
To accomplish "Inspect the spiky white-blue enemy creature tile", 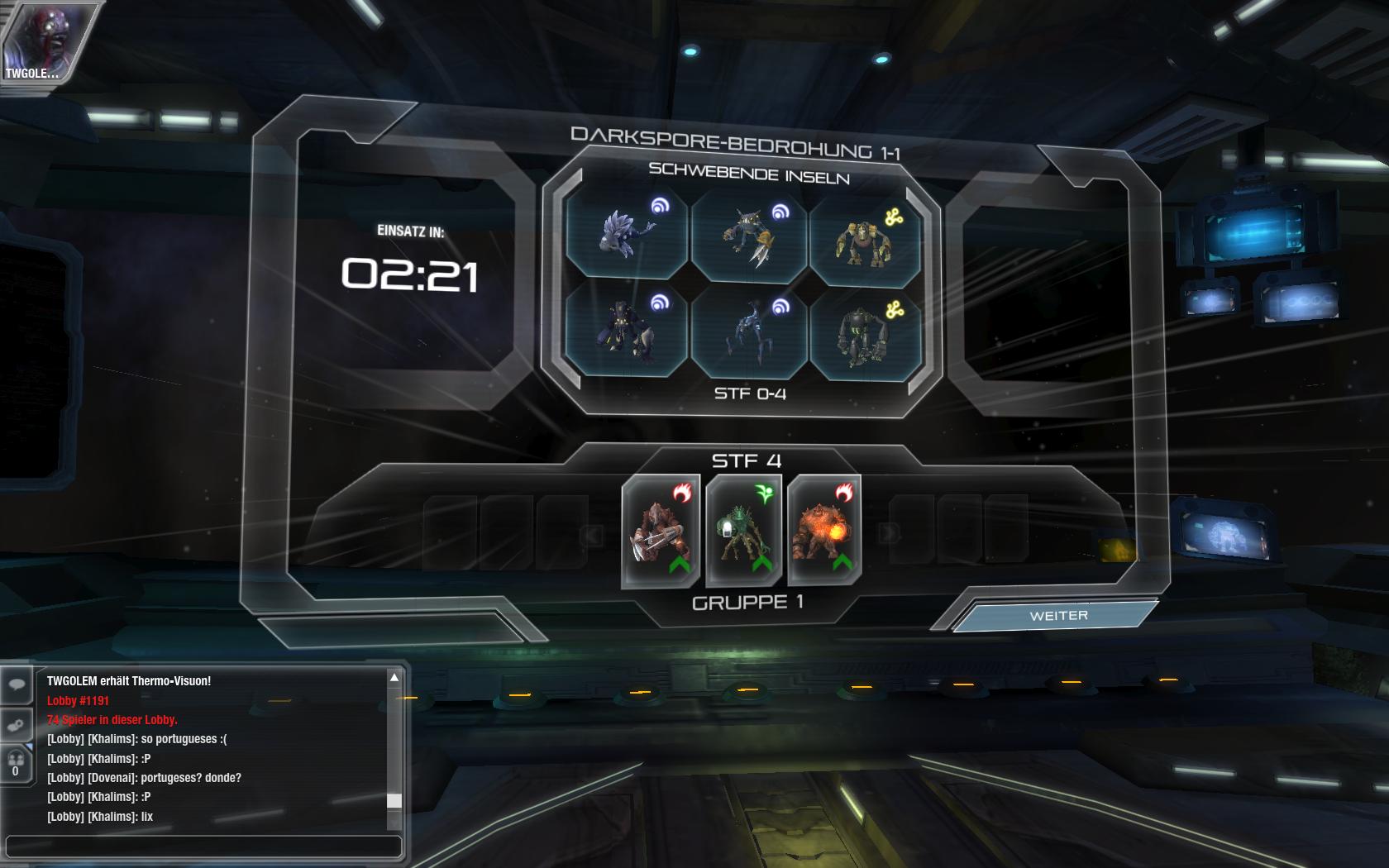I will click(x=626, y=234).
